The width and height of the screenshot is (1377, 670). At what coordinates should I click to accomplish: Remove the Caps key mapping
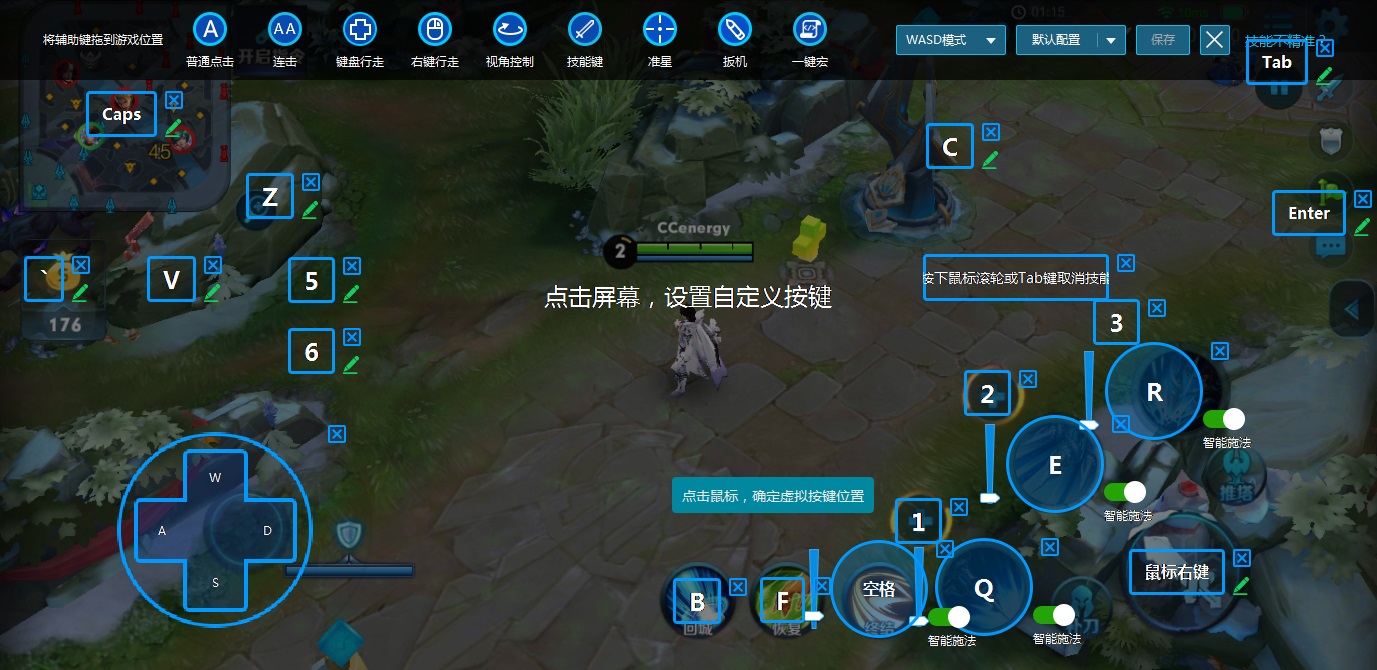click(x=174, y=100)
